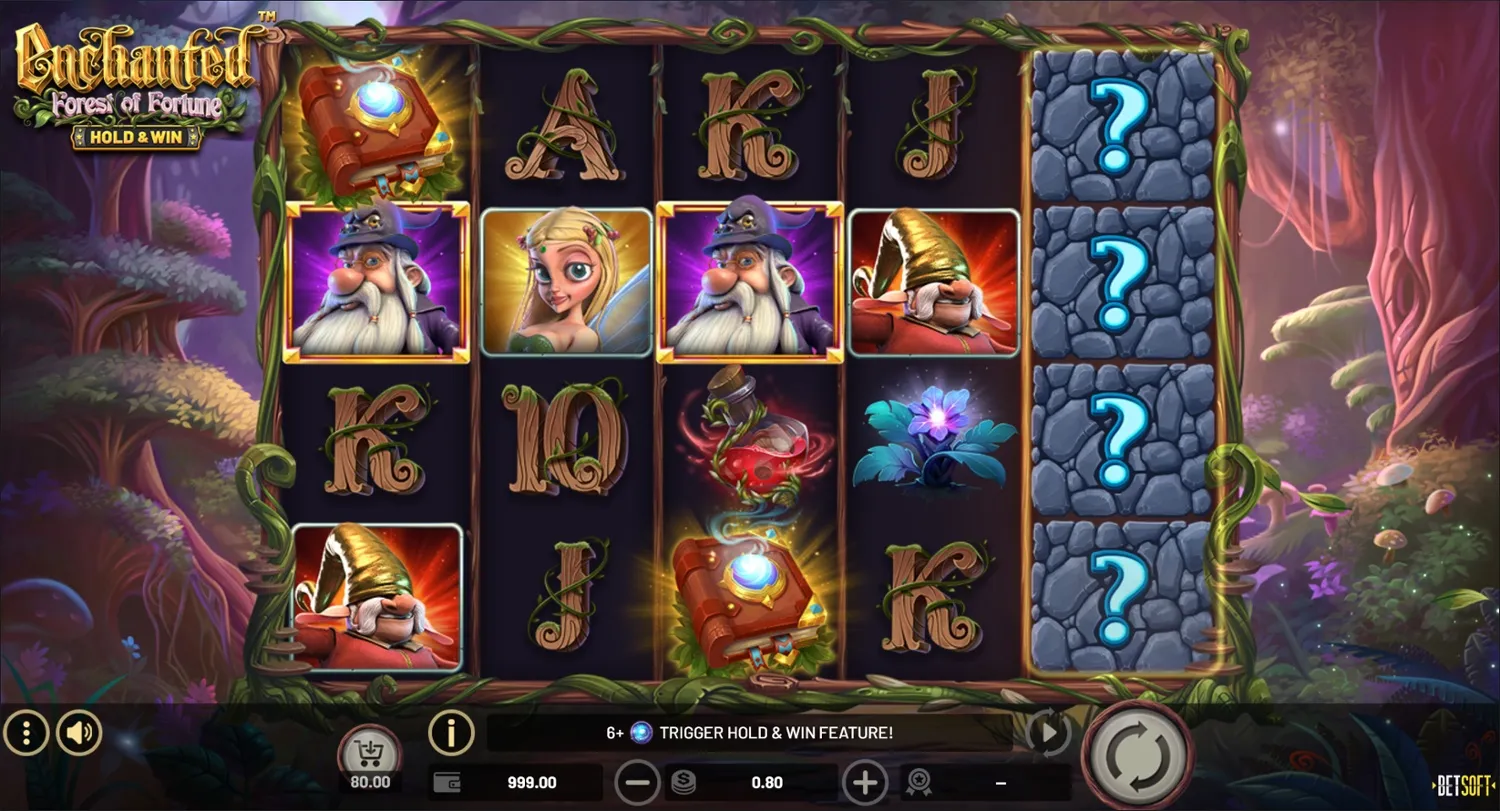The height and width of the screenshot is (811, 1500).
Task: Decrease the bet with the minus control
Action: 637,782
